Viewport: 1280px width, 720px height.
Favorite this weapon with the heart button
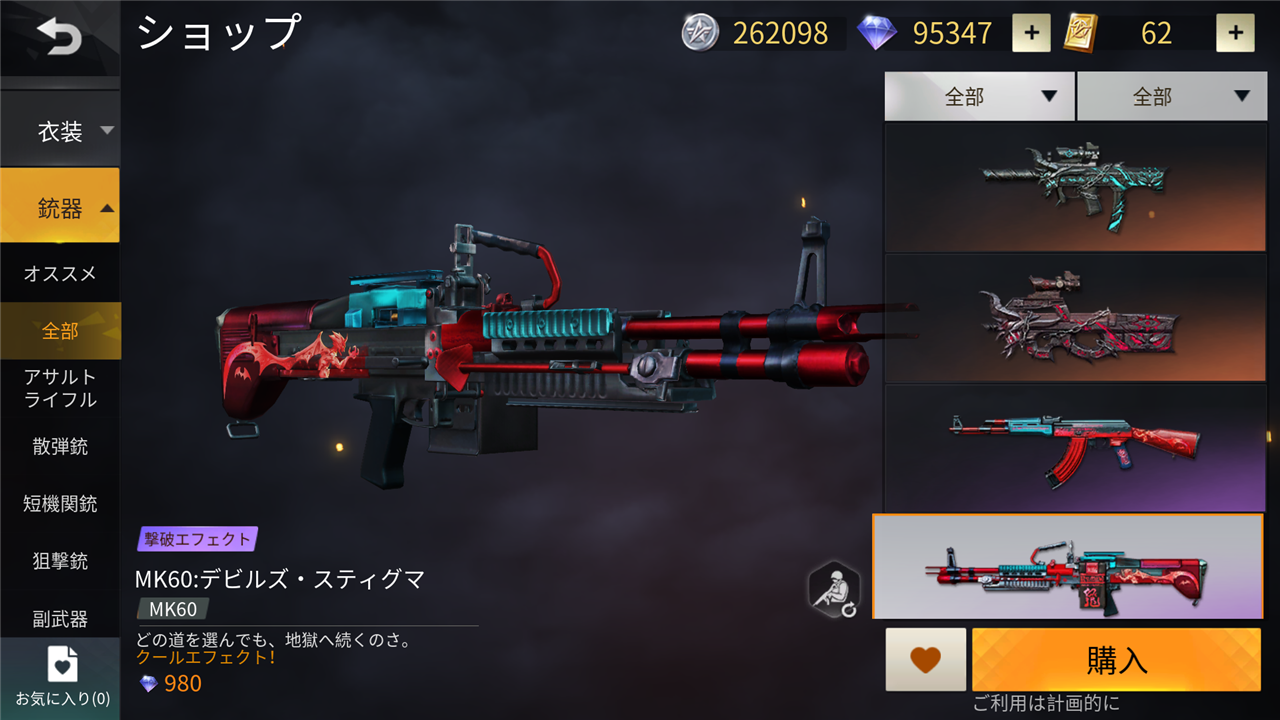point(925,660)
